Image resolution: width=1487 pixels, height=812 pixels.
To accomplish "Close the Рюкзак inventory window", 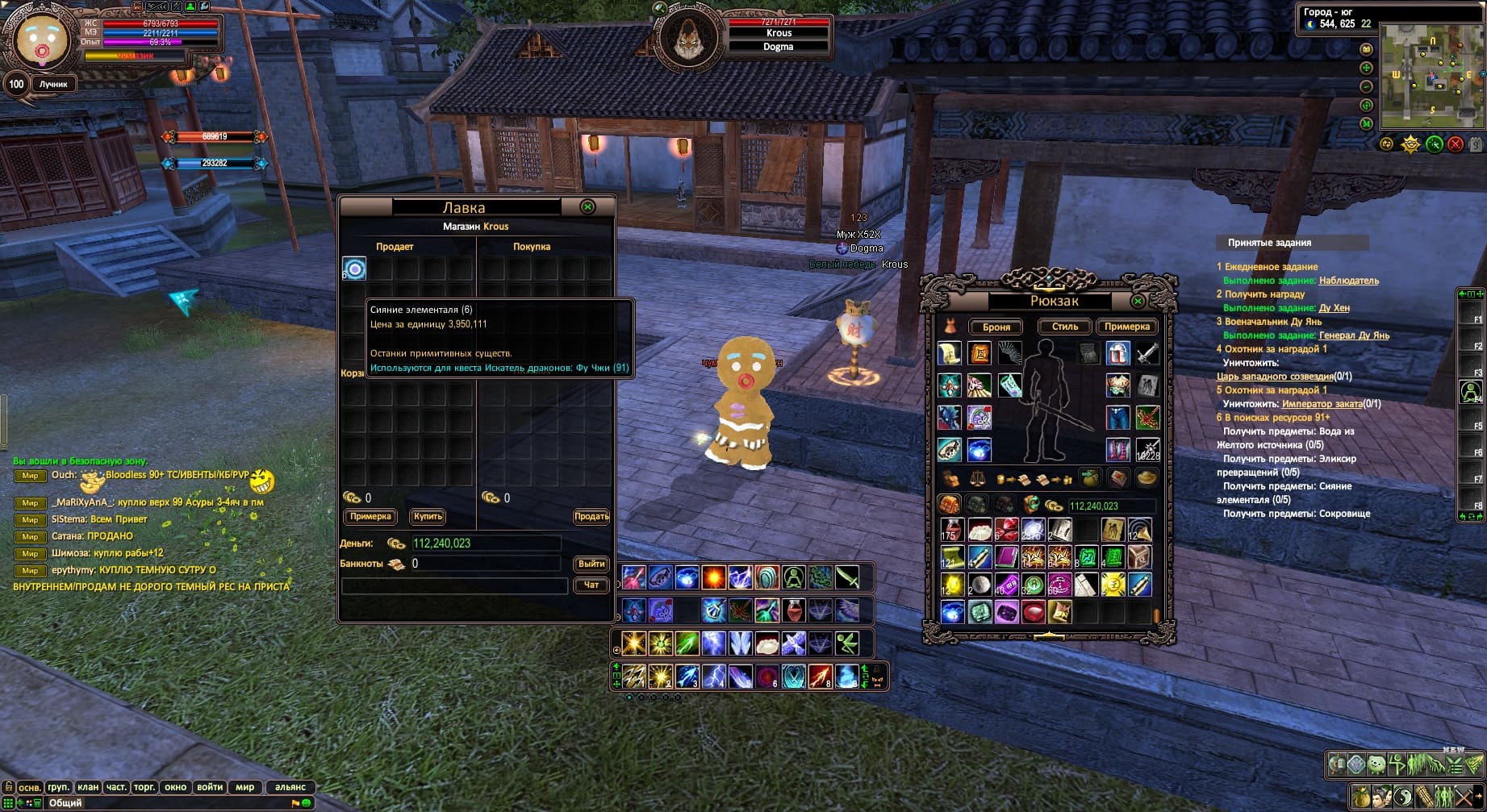I will [x=1138, y=301].
